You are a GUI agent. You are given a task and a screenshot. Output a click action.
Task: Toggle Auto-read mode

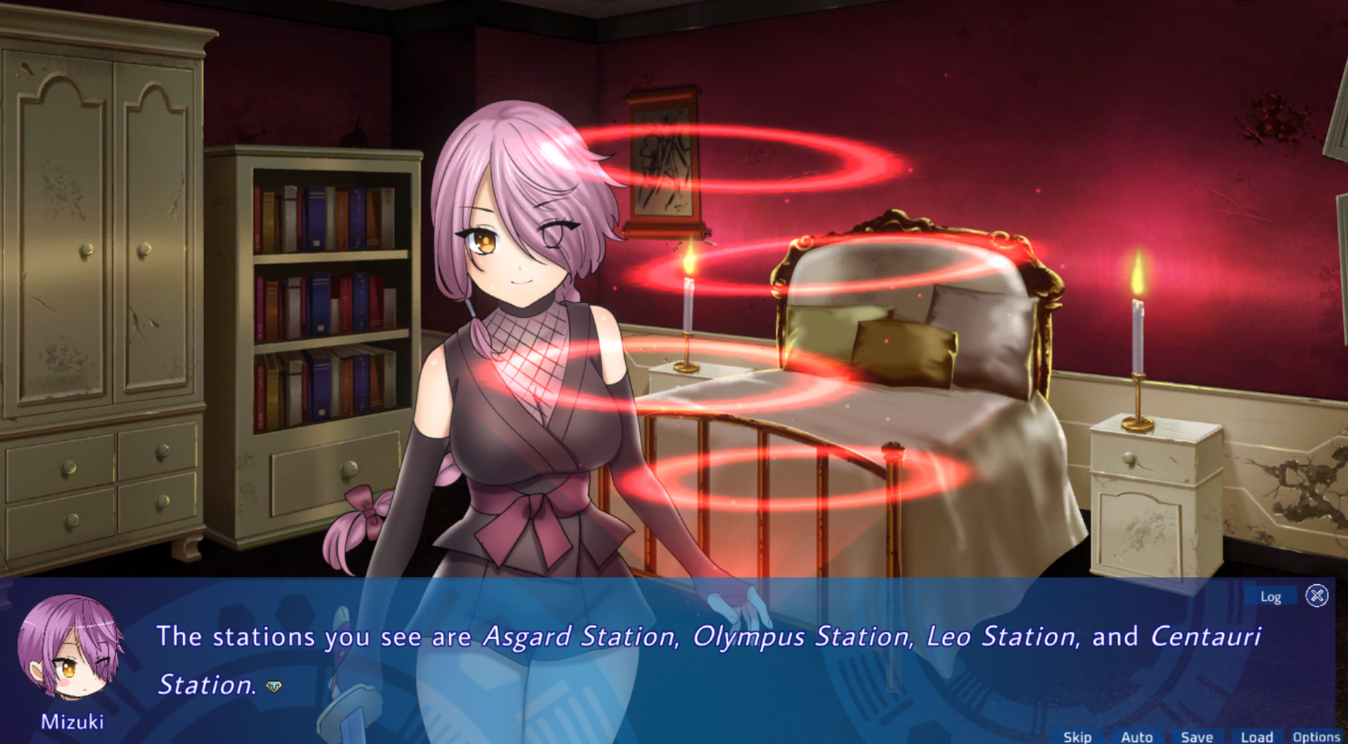[1137, 736]
